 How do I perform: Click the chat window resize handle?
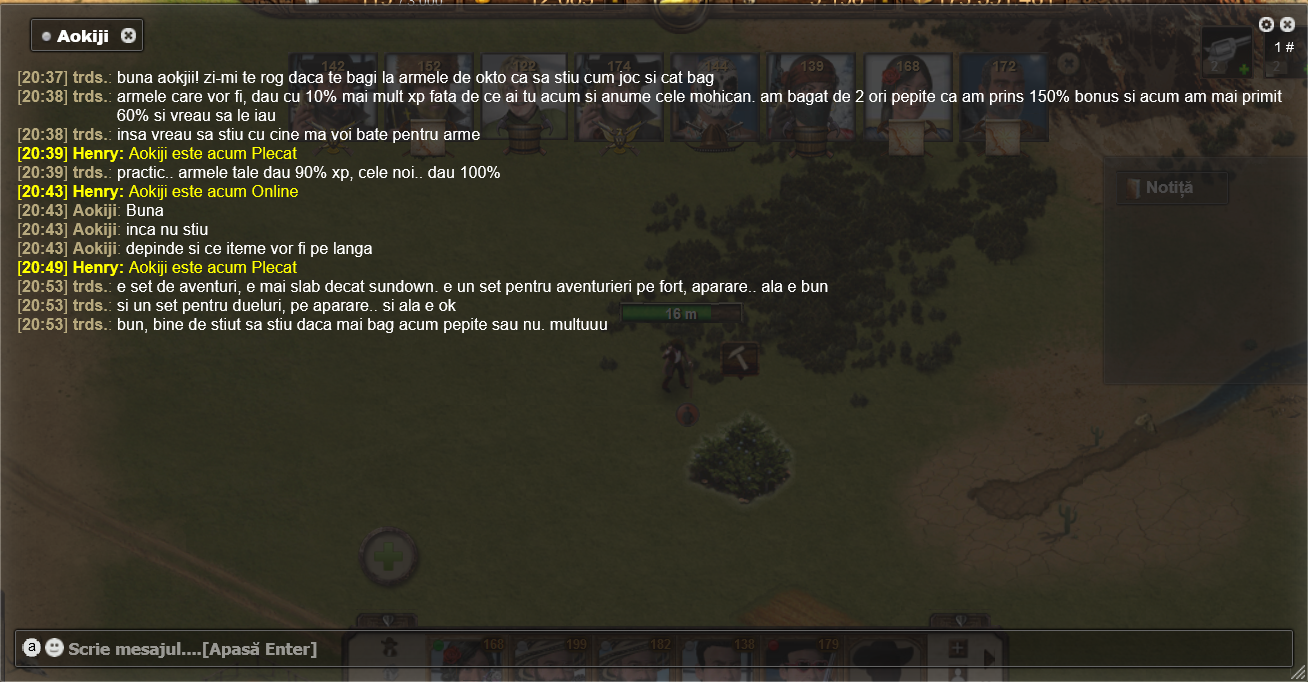click(x=1297, y=672)
